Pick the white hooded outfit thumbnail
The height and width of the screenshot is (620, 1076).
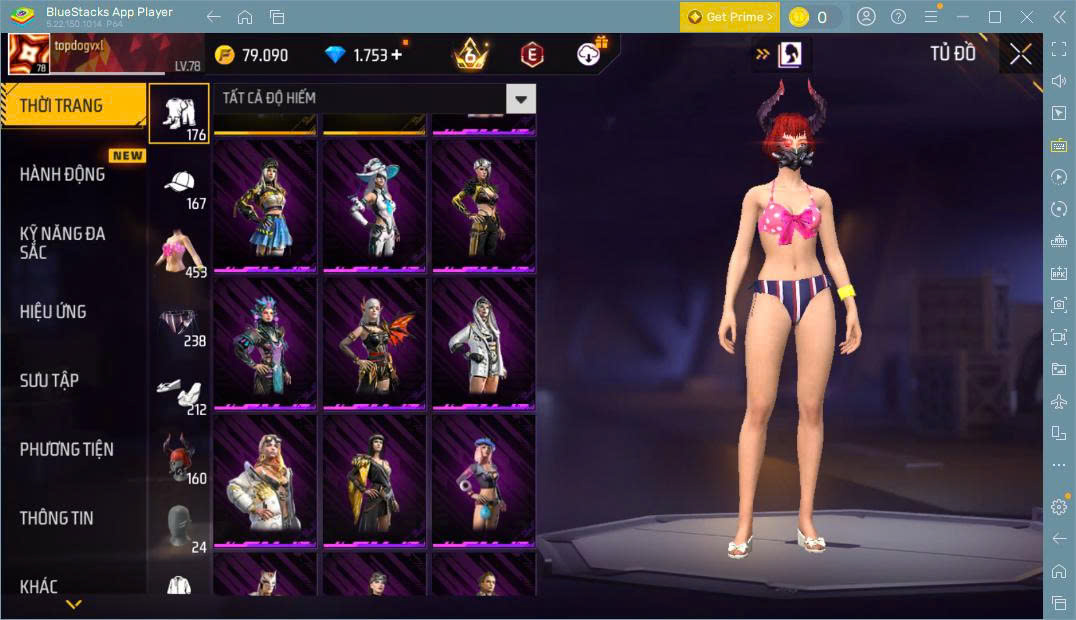(484, 343)
